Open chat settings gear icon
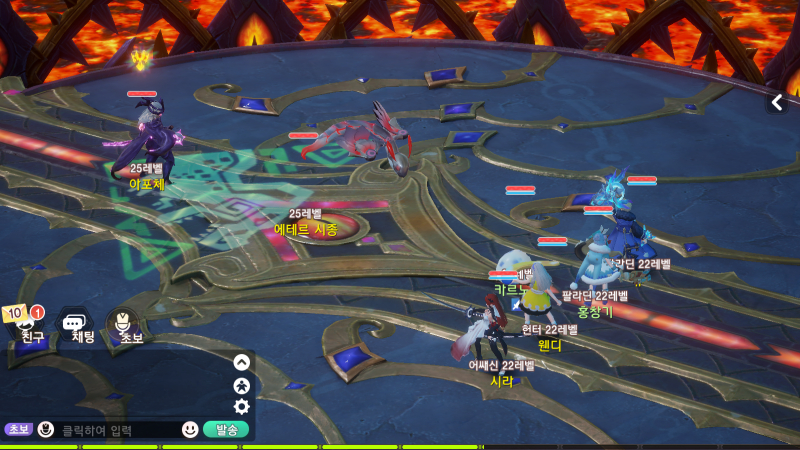The height and width of the screenshot is (450, 800). 241,406
